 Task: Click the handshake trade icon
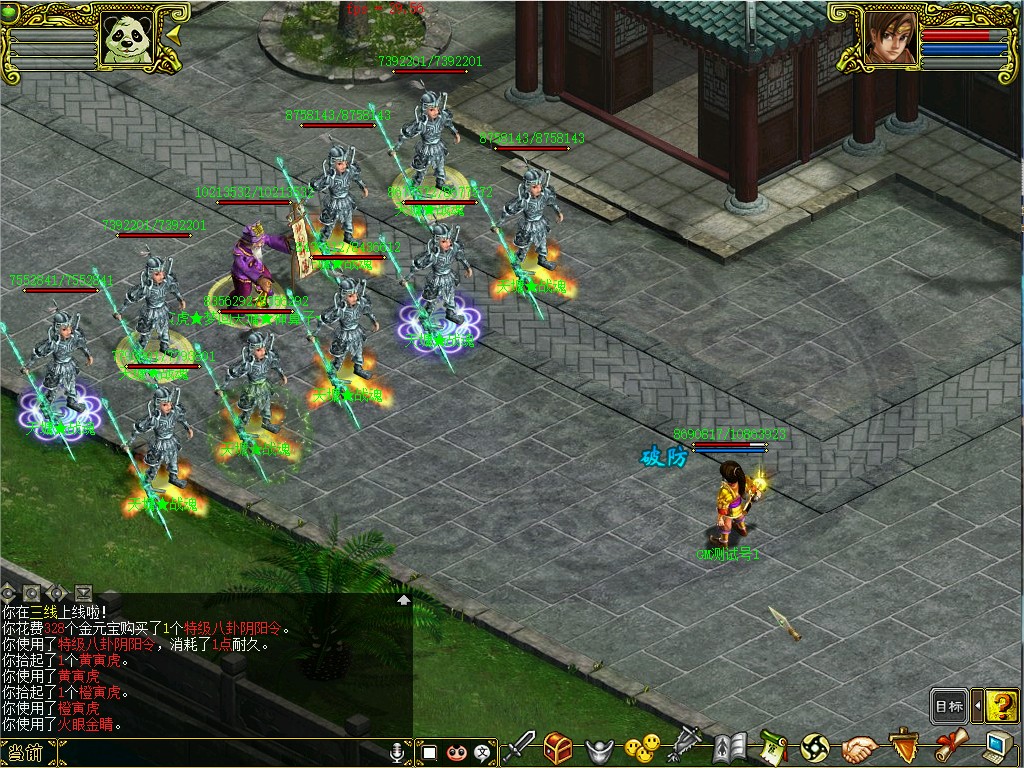pos(859,747)
